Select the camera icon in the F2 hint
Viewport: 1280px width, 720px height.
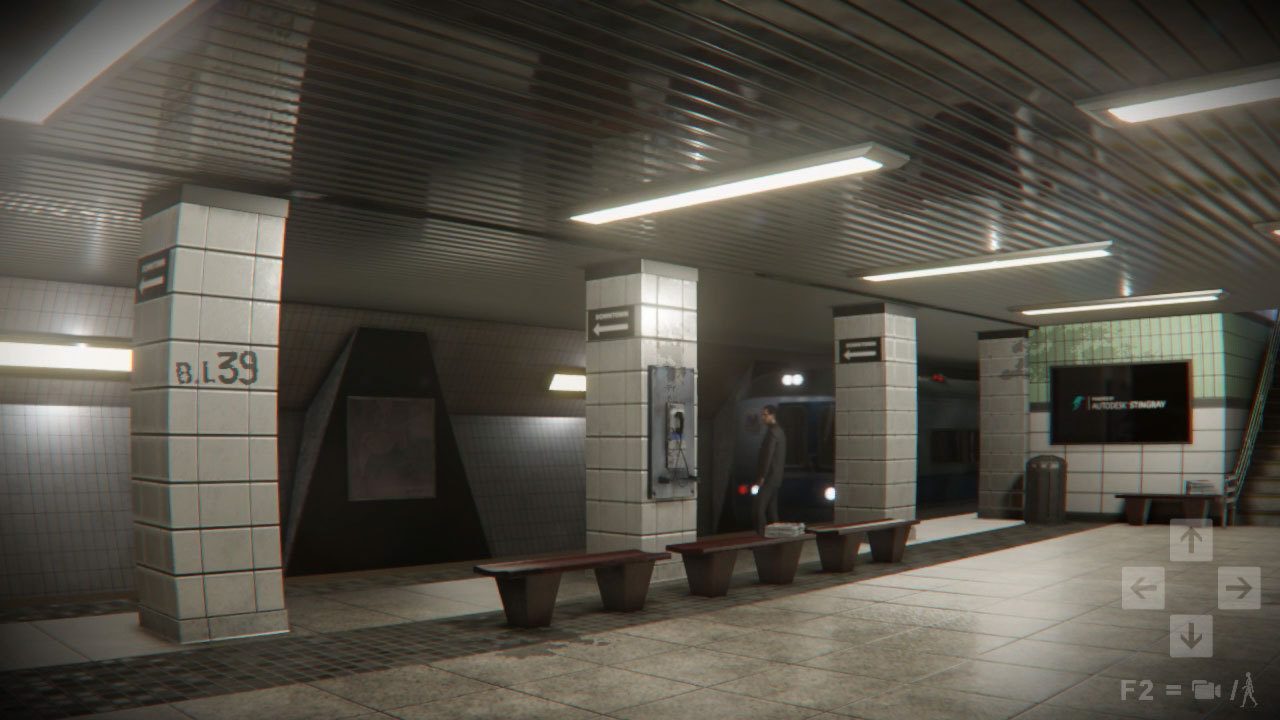pyautogui.click(x=1206, y=688)
